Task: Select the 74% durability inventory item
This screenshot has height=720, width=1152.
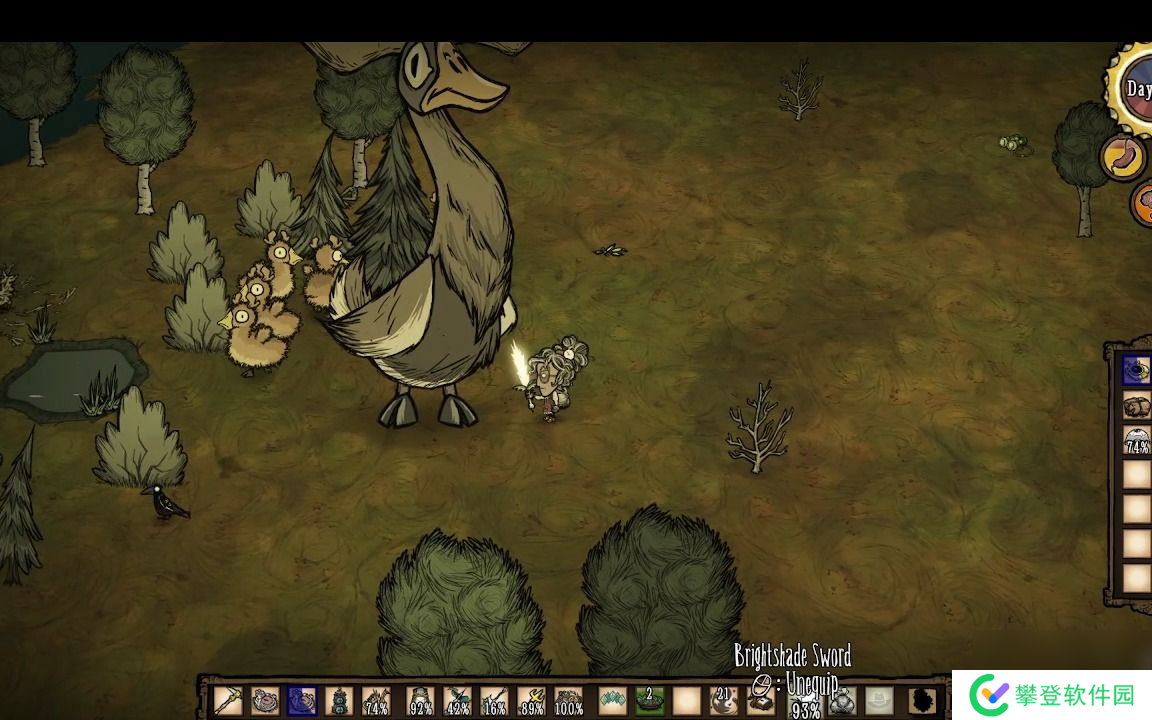Action: coord(376,701)
